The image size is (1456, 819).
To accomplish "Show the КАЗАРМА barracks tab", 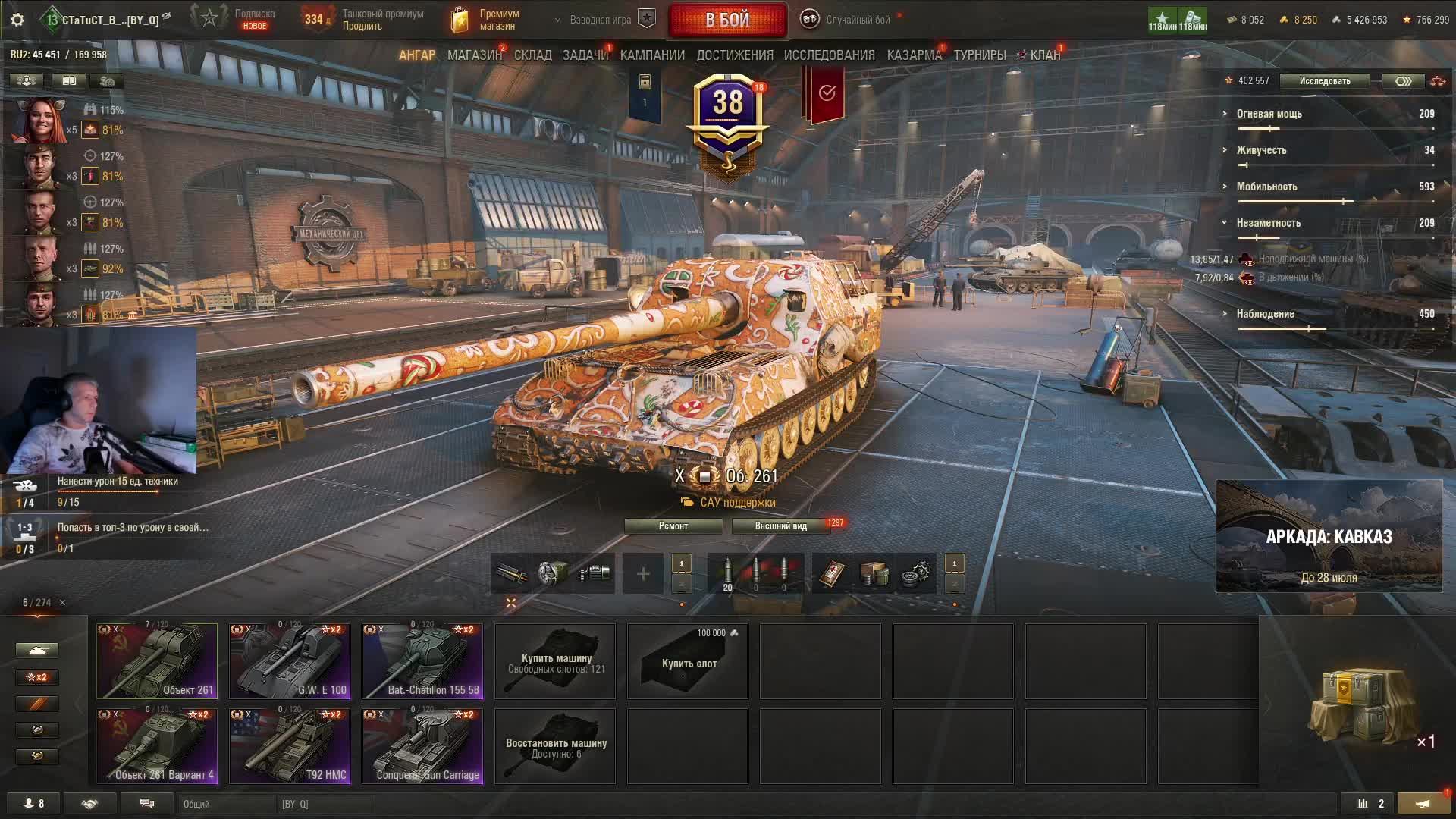I will tap(914, 55).
